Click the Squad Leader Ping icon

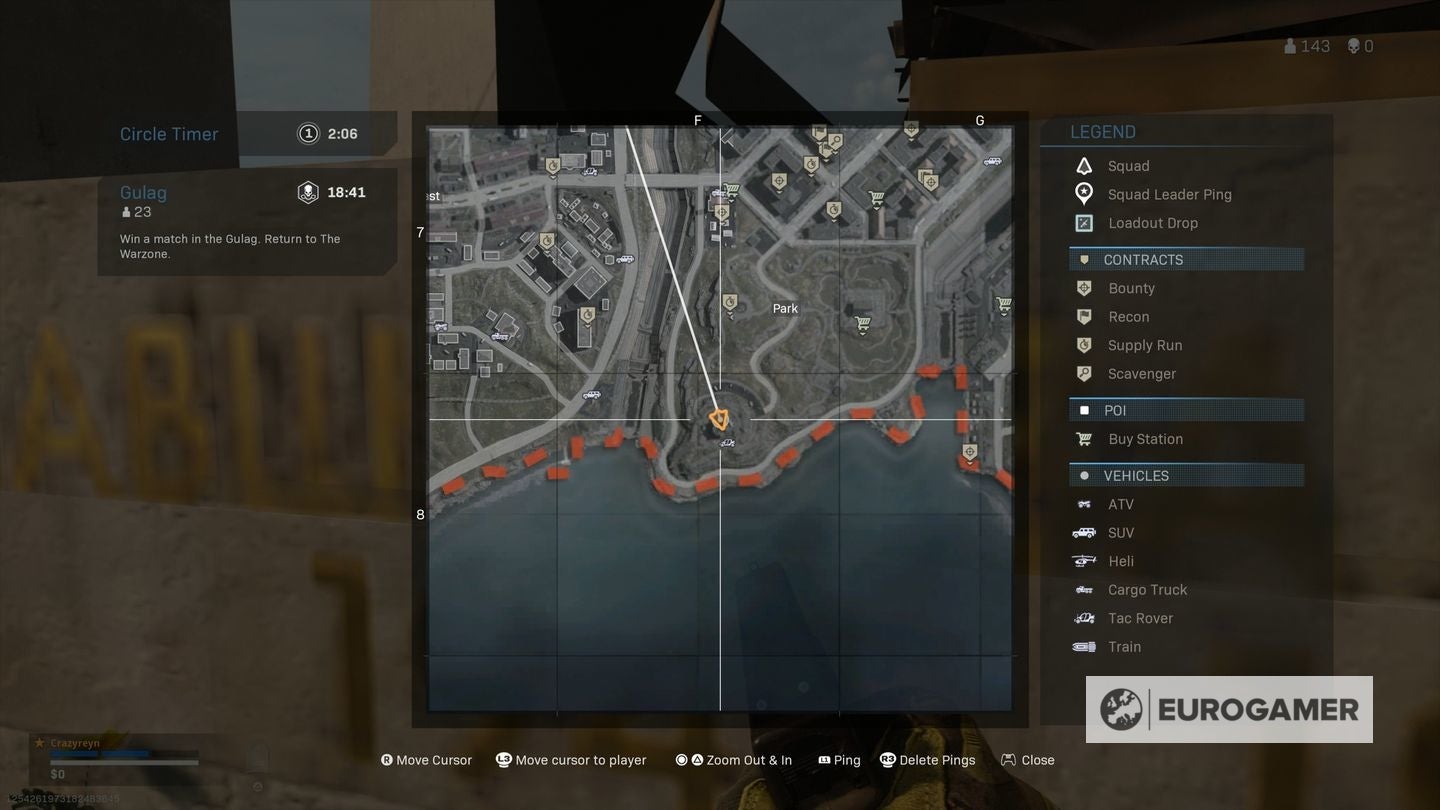1084,193
